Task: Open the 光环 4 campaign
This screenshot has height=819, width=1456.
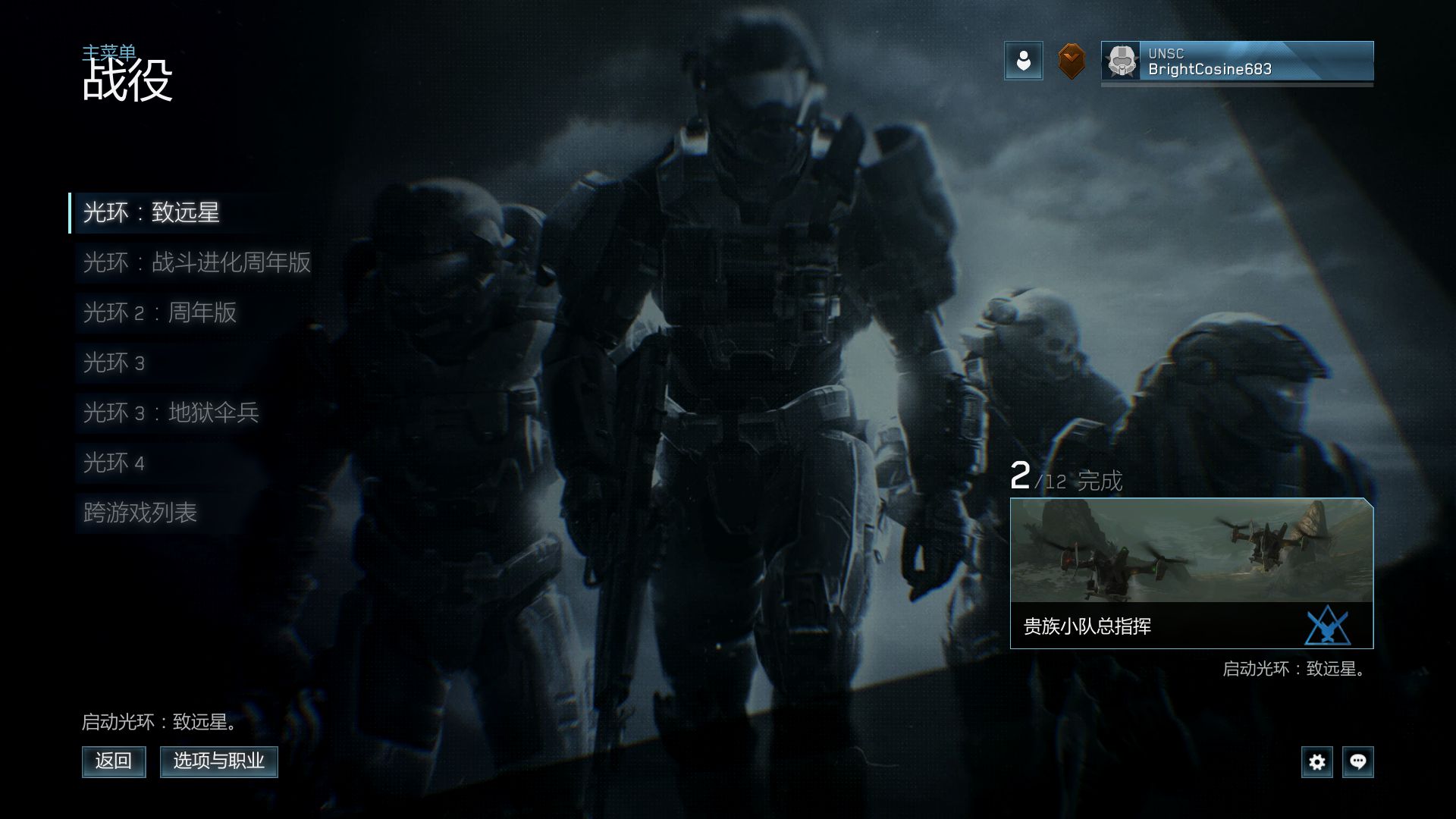Action: (114, 463)
